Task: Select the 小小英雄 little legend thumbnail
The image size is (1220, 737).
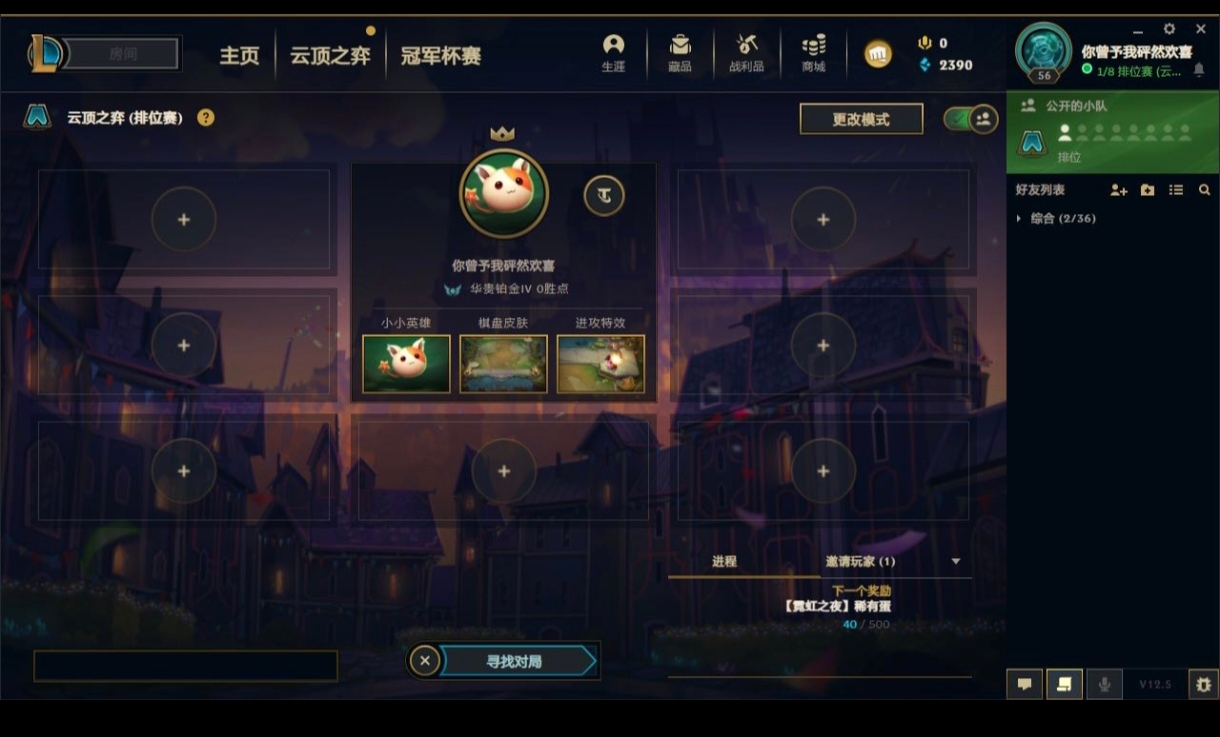Action: (406, 364)
